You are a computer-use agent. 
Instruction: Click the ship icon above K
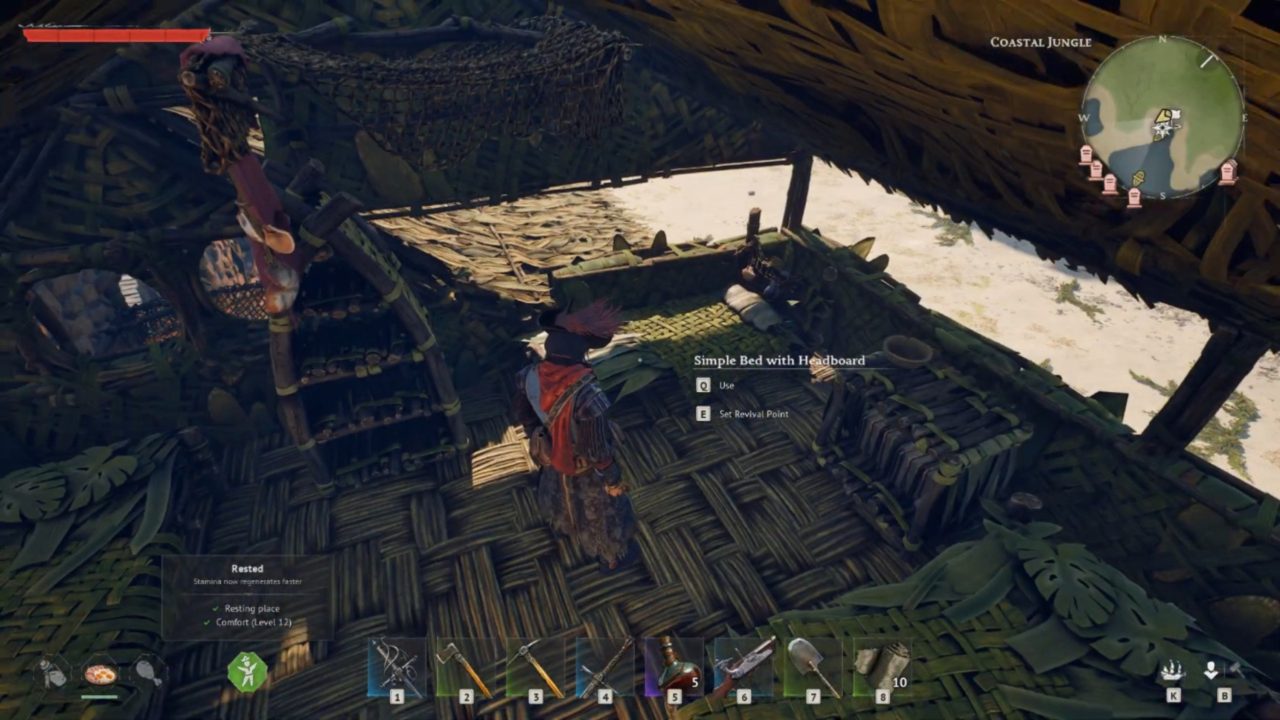click(x=1172, y=670)
